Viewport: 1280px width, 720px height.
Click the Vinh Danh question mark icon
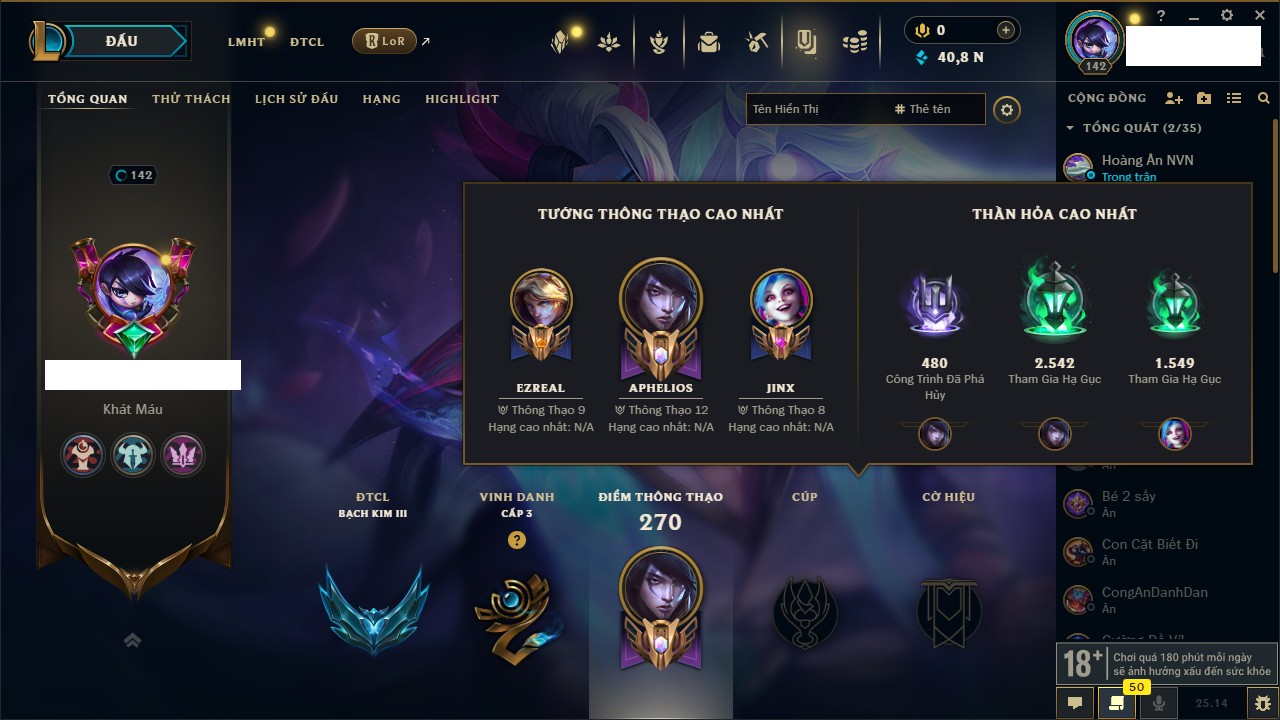point(516,540)
